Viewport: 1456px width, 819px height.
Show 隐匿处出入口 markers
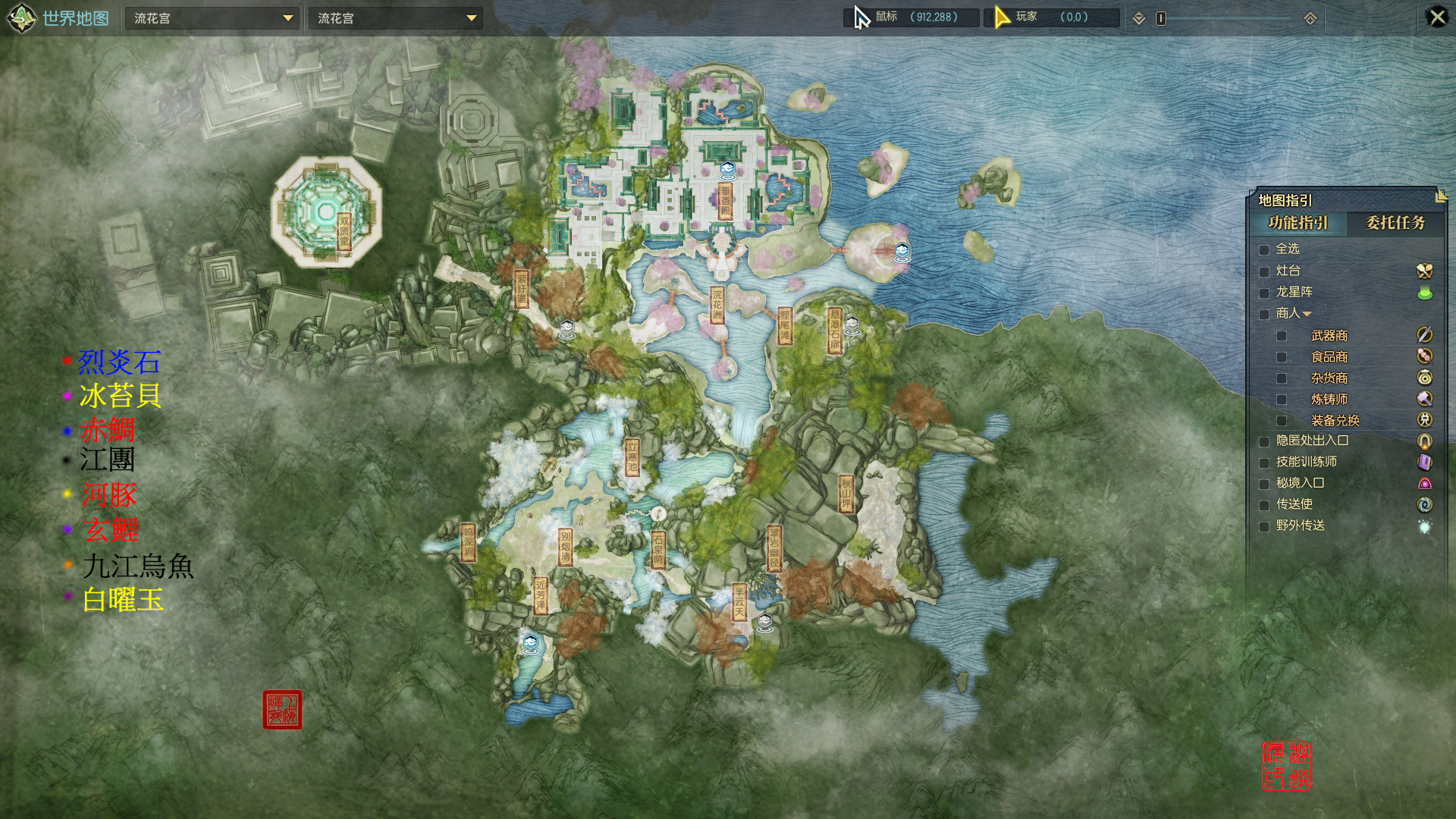(1264, 441)
